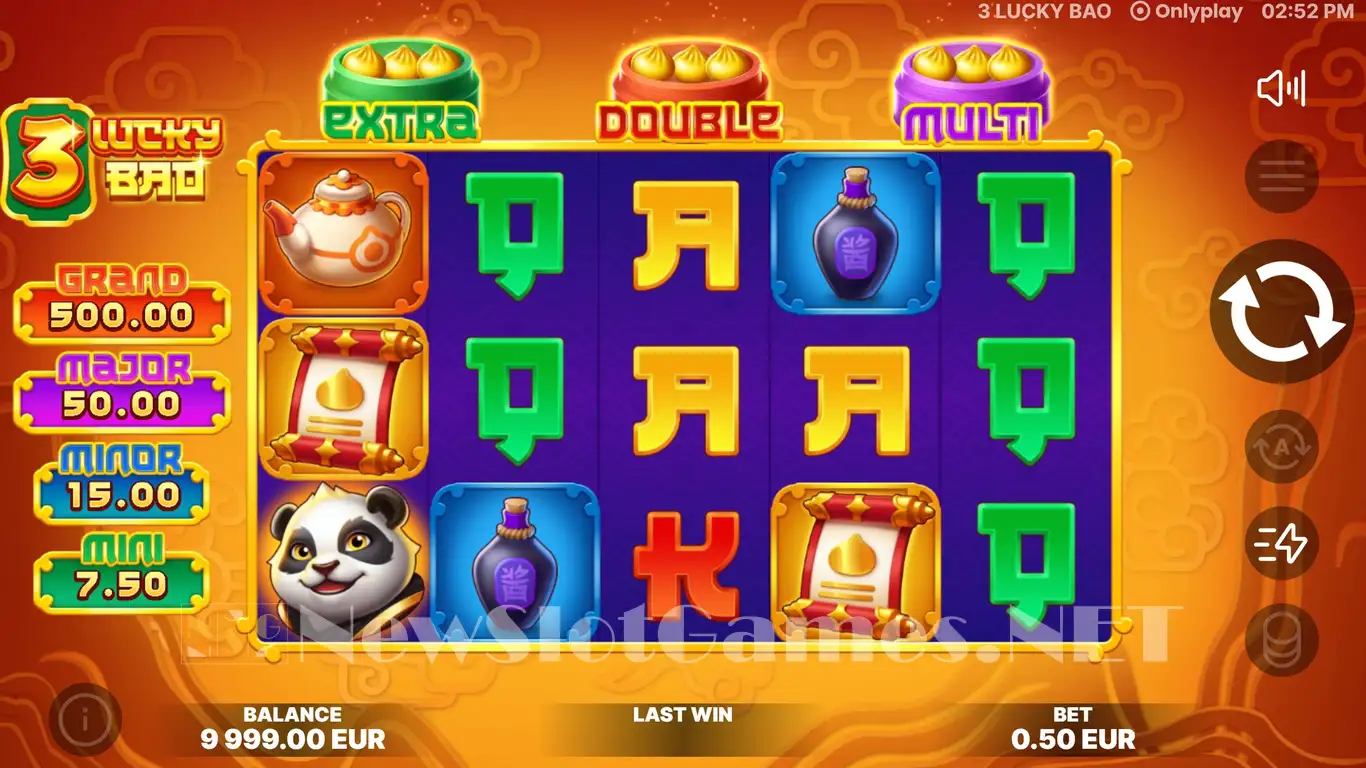The width and height of the screenshot is (1366, 768).
Task: Enable autoplay with the circular A button
Action: click(x=1281, y=447)
